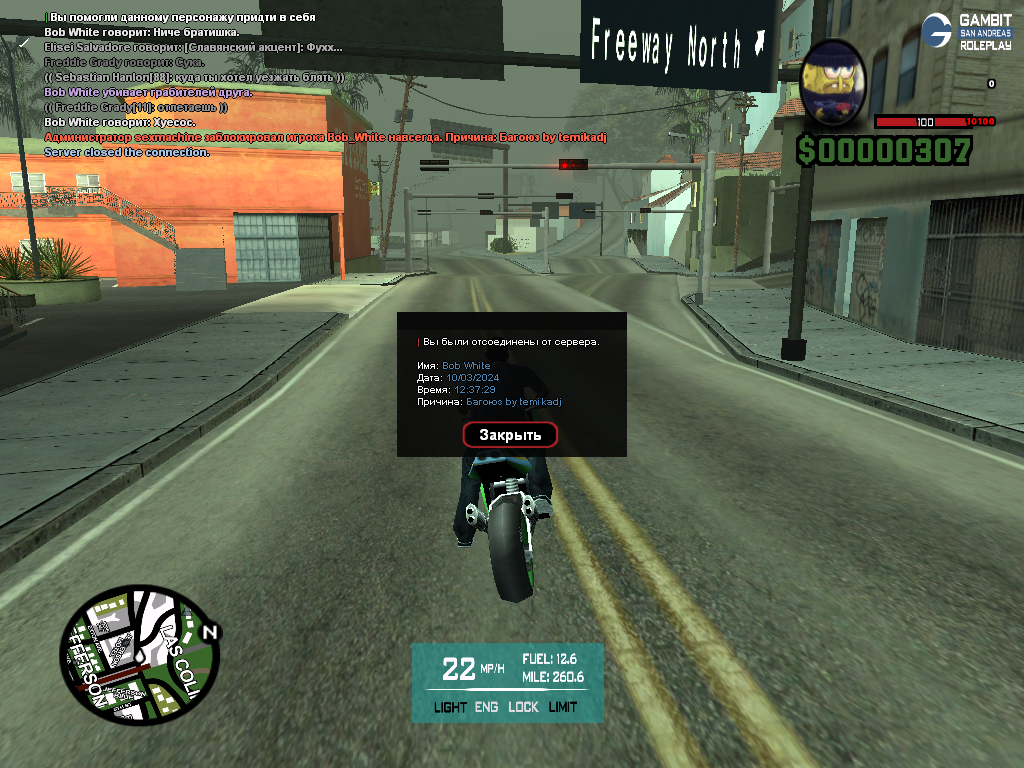This screenshot has height=768, width=1024.
Task: Toggle the LIGHT indicator on speedometer
Action: 450,707
